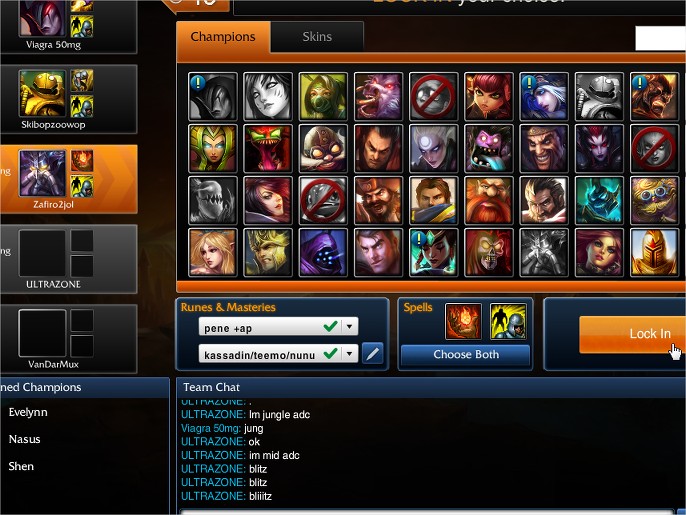Switch to the Skins tab
686x515 pixels.
pyautogui.click(x=318, y=38)
